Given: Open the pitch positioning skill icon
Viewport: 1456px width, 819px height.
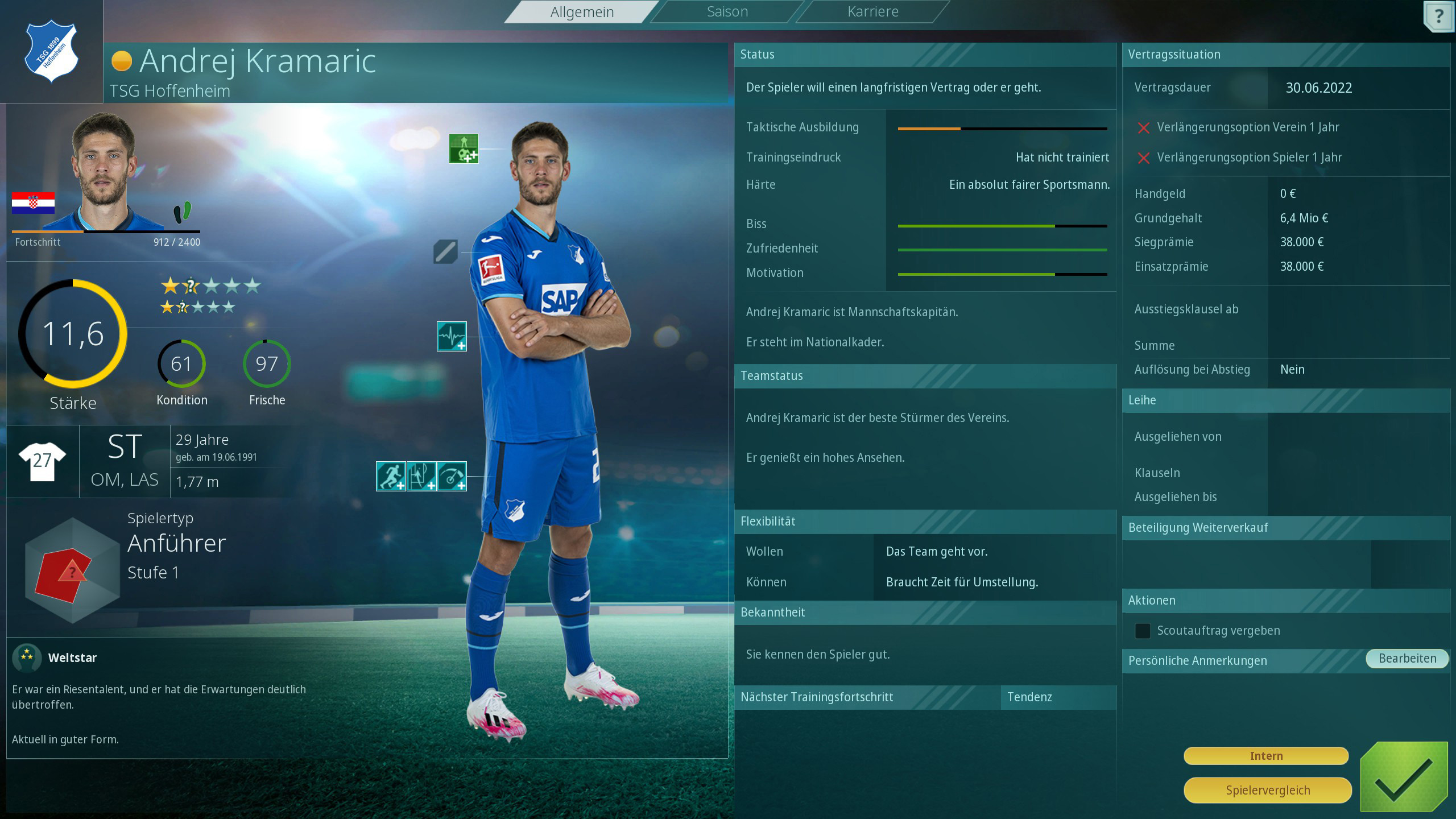Looking at the screenshot, I should [421, 476].
